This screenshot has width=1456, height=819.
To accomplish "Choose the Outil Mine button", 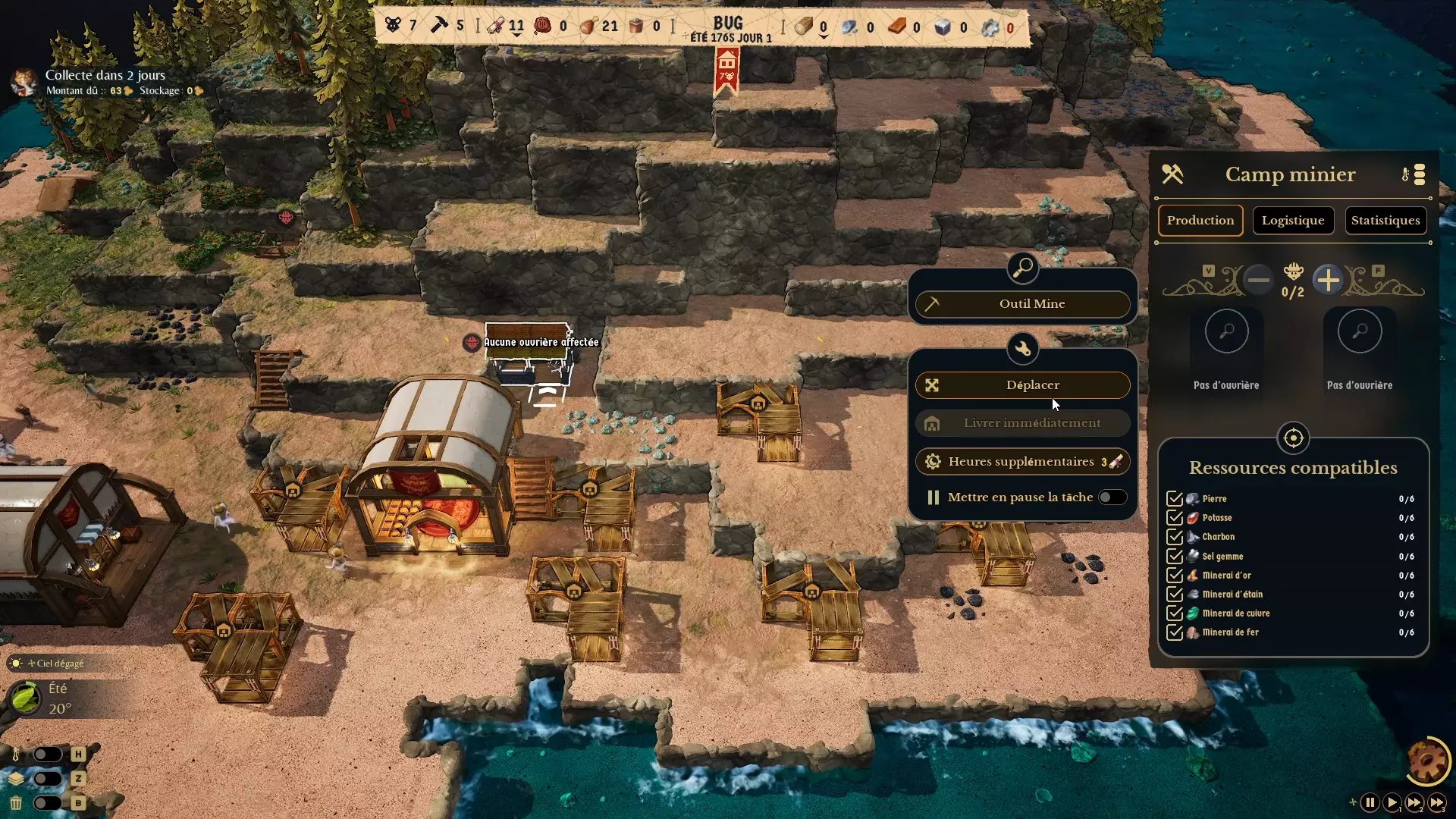I will pos(1022,304).
